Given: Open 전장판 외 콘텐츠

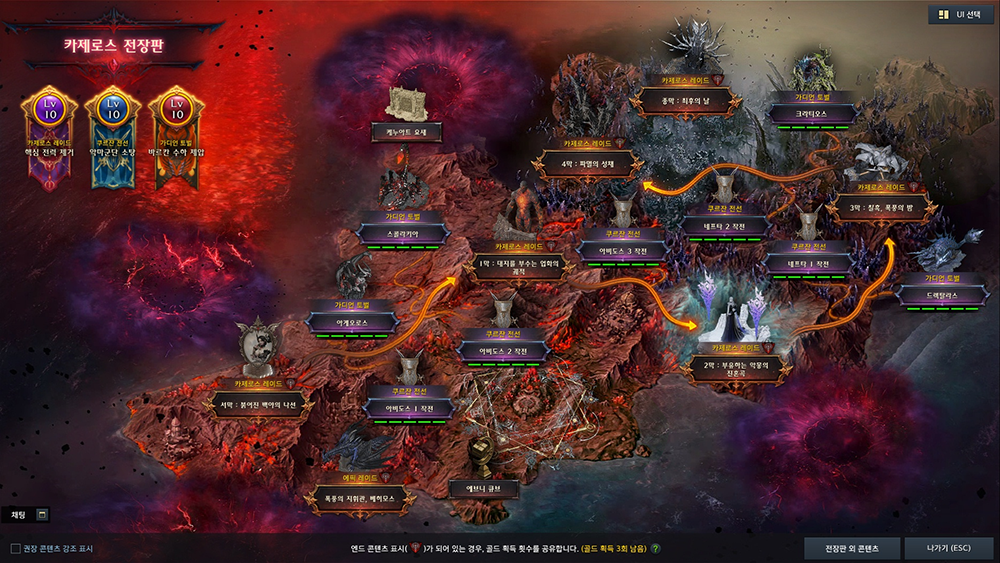Looking at the screenshot, I should click(851, 548).
